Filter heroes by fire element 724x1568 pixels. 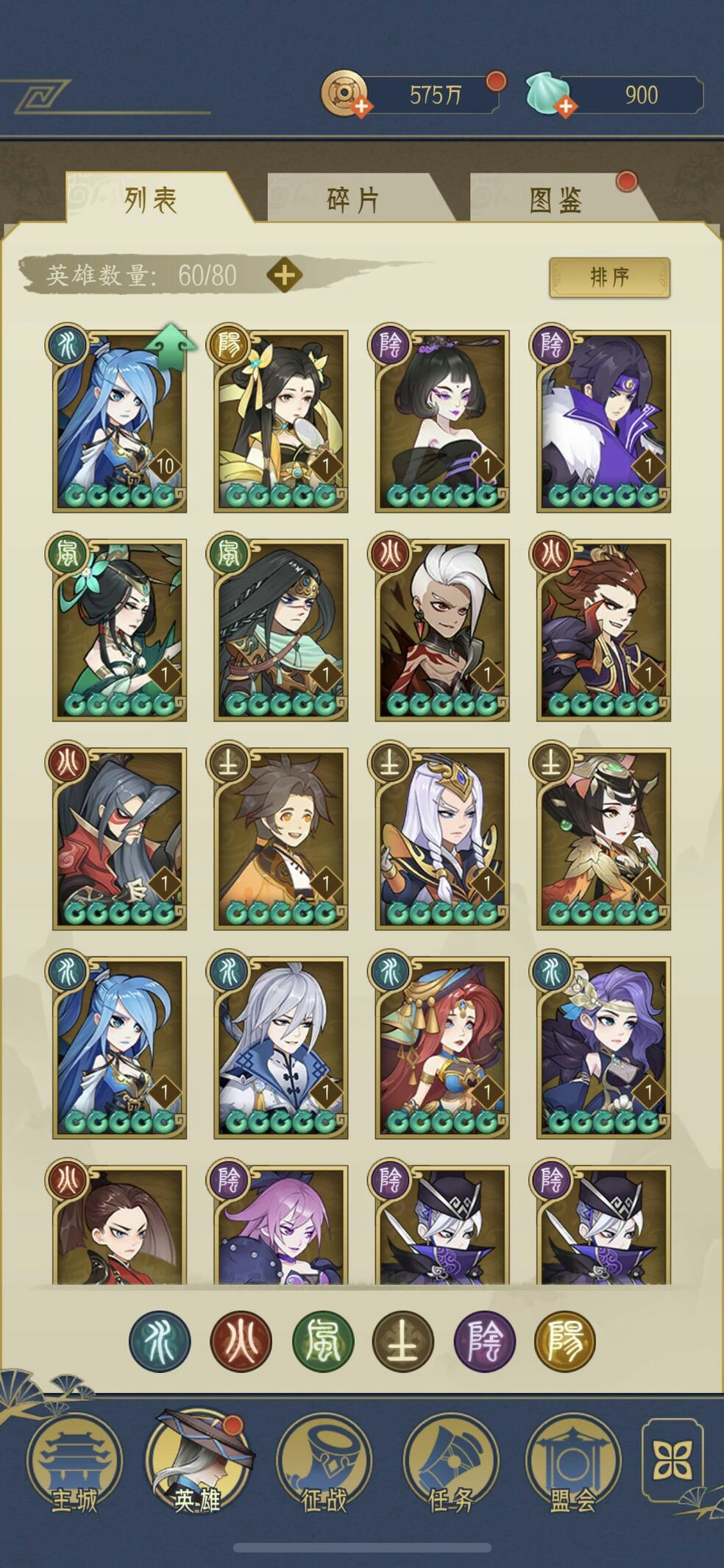click(x=241, y=1341)
